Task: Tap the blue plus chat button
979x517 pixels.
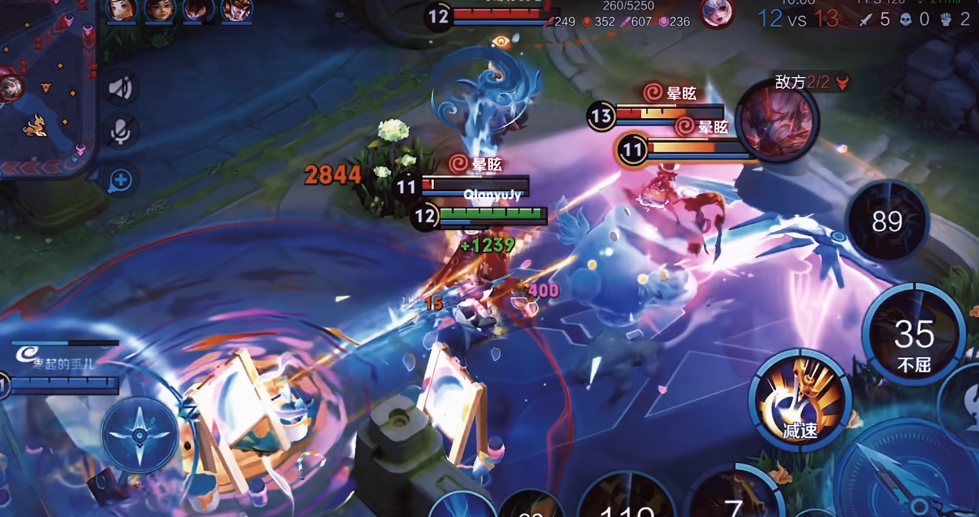Action: point(121,180)
